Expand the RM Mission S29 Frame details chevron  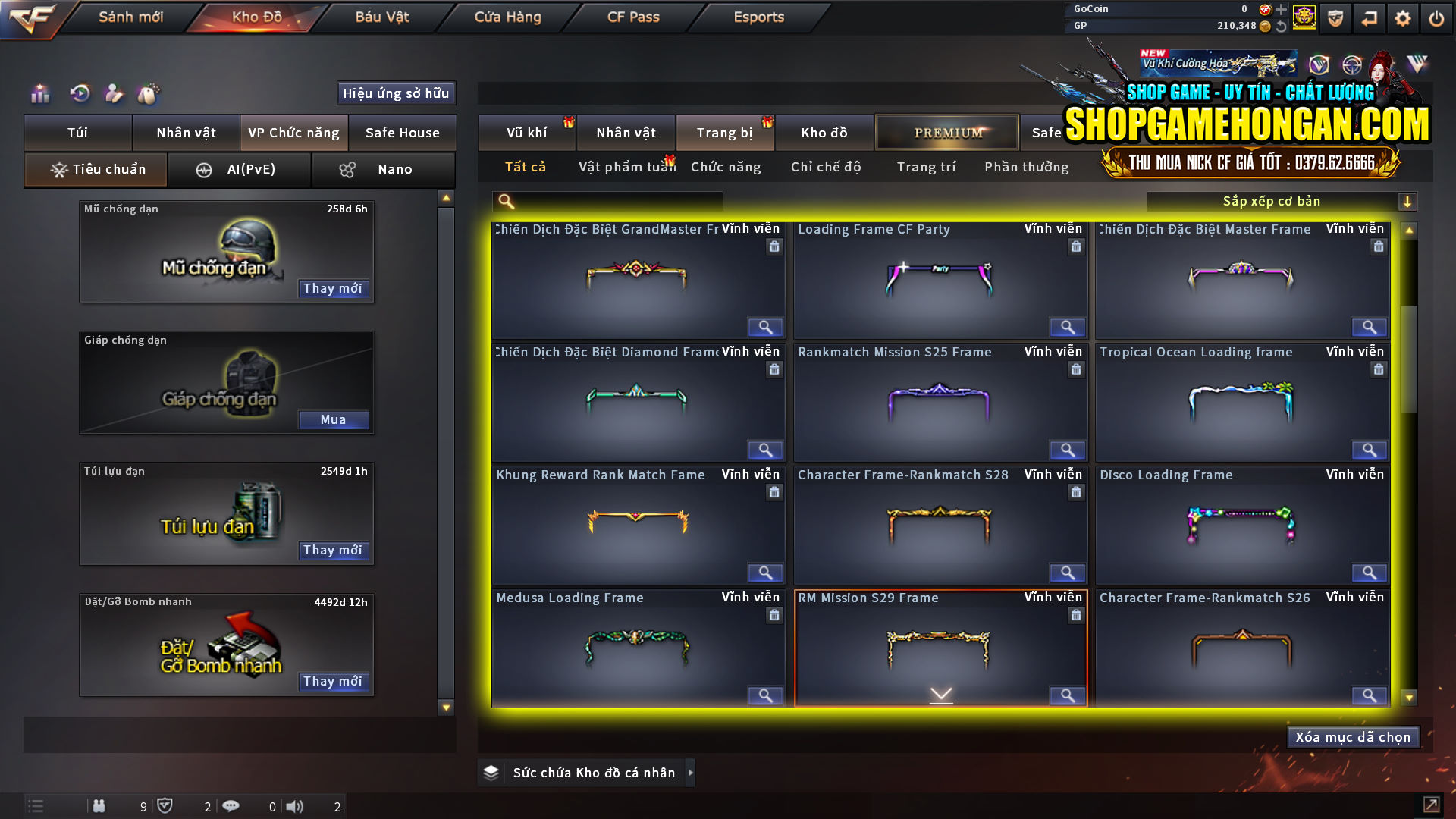pyautogui.click(x=940, y=693)
